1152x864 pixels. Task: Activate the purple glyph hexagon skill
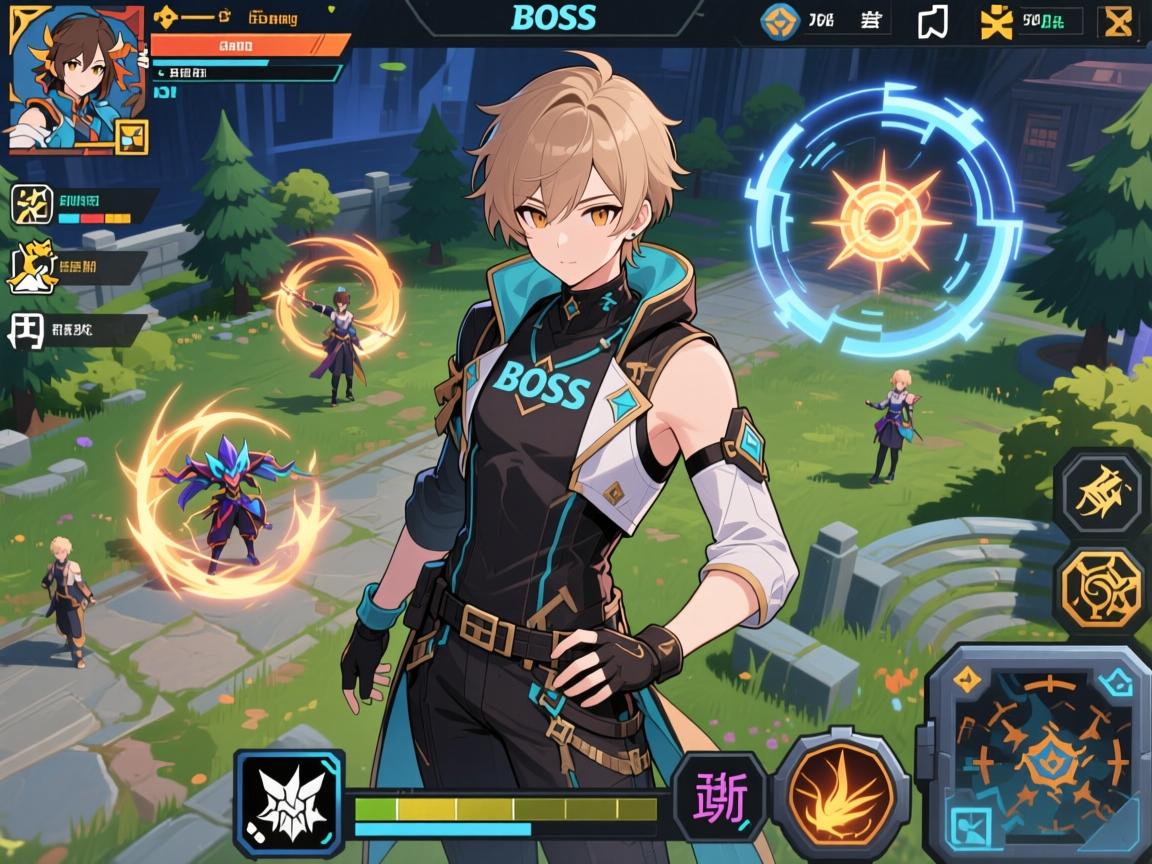tap(721, 797)
